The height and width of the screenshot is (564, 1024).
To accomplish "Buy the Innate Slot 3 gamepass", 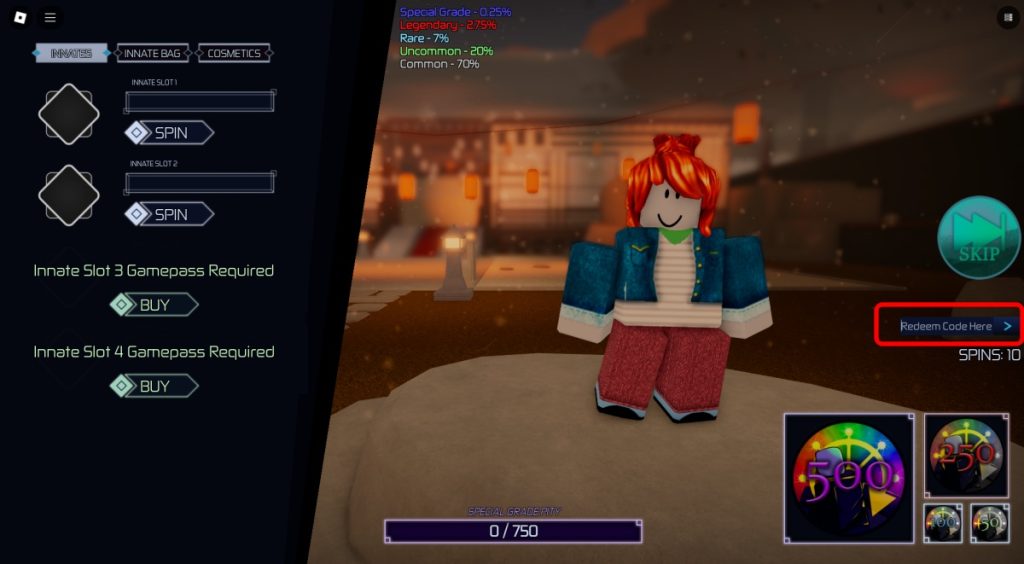I will pyautogui.click(x=154, y=305).
